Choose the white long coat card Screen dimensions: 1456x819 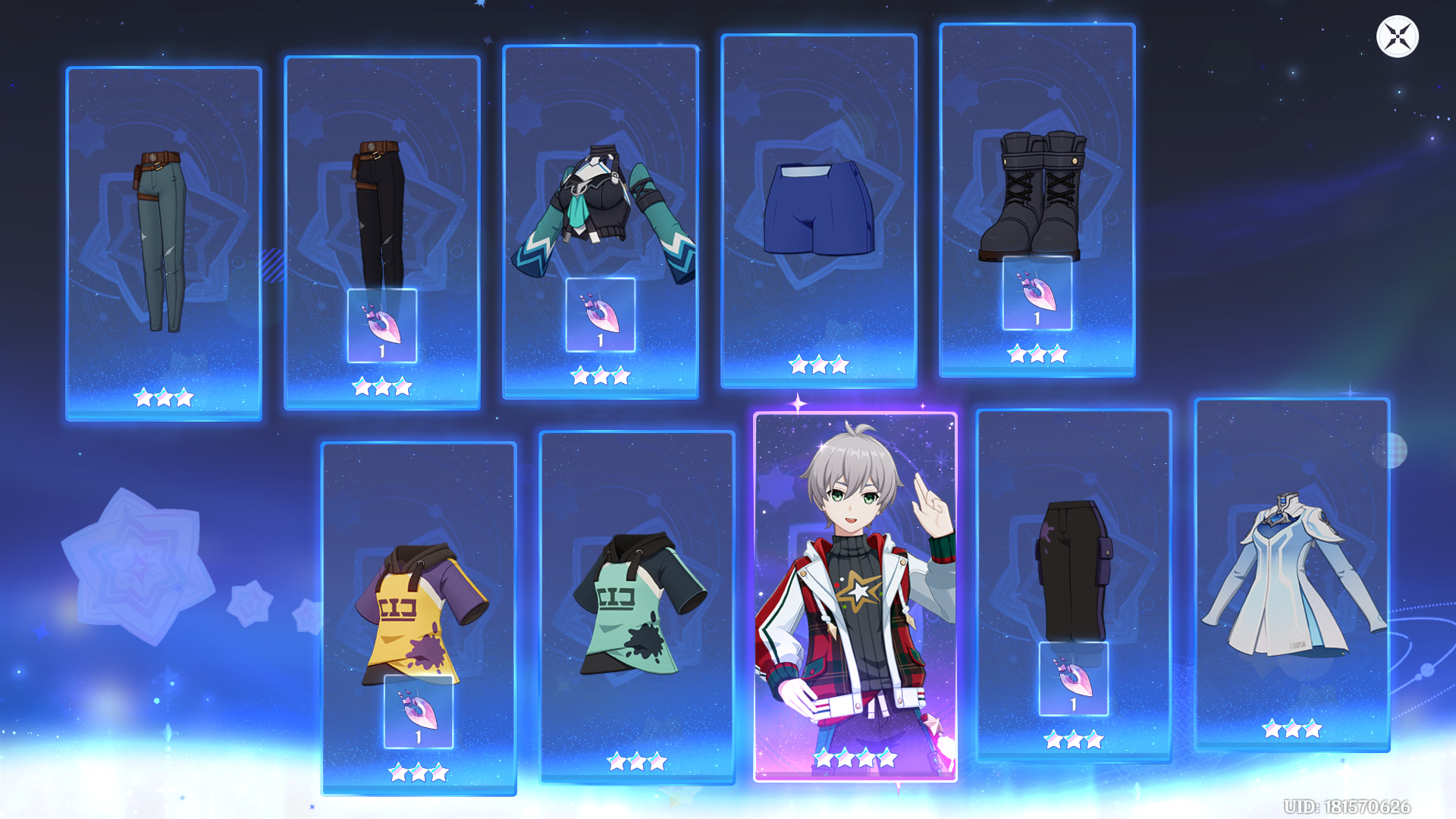(x=1291, y=575)
